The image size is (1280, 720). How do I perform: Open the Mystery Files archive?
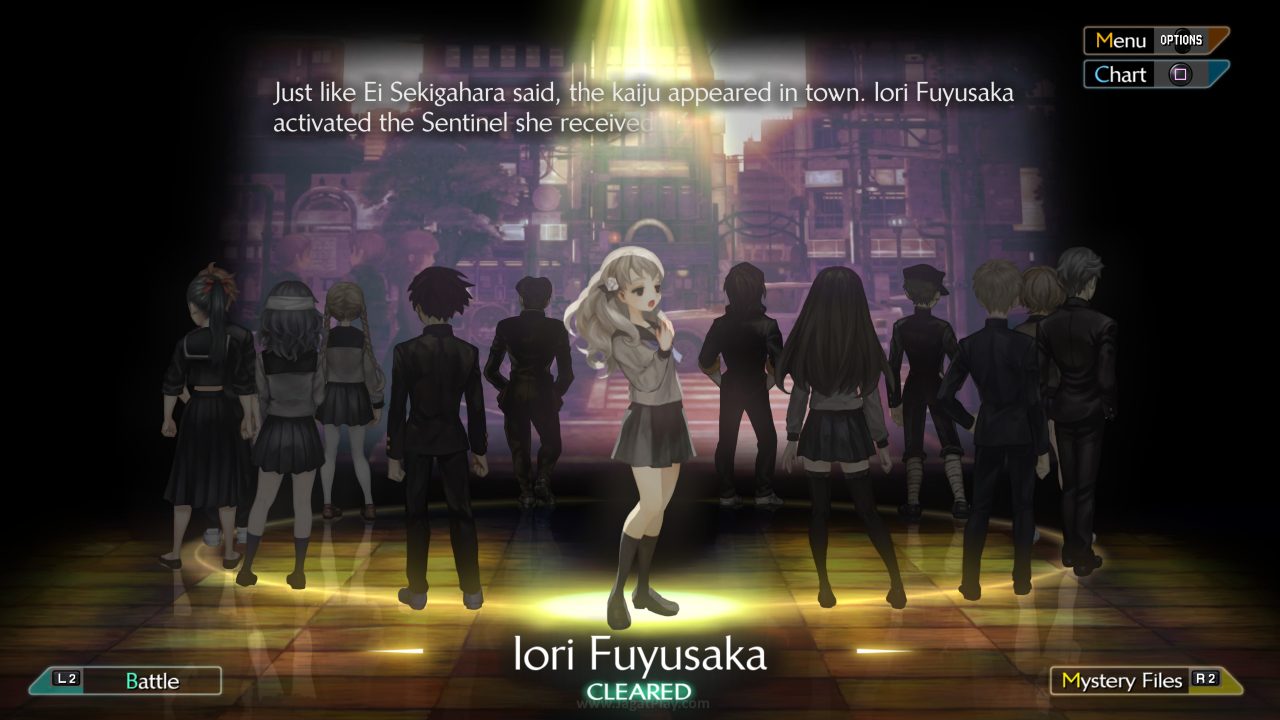point(1123,680)
